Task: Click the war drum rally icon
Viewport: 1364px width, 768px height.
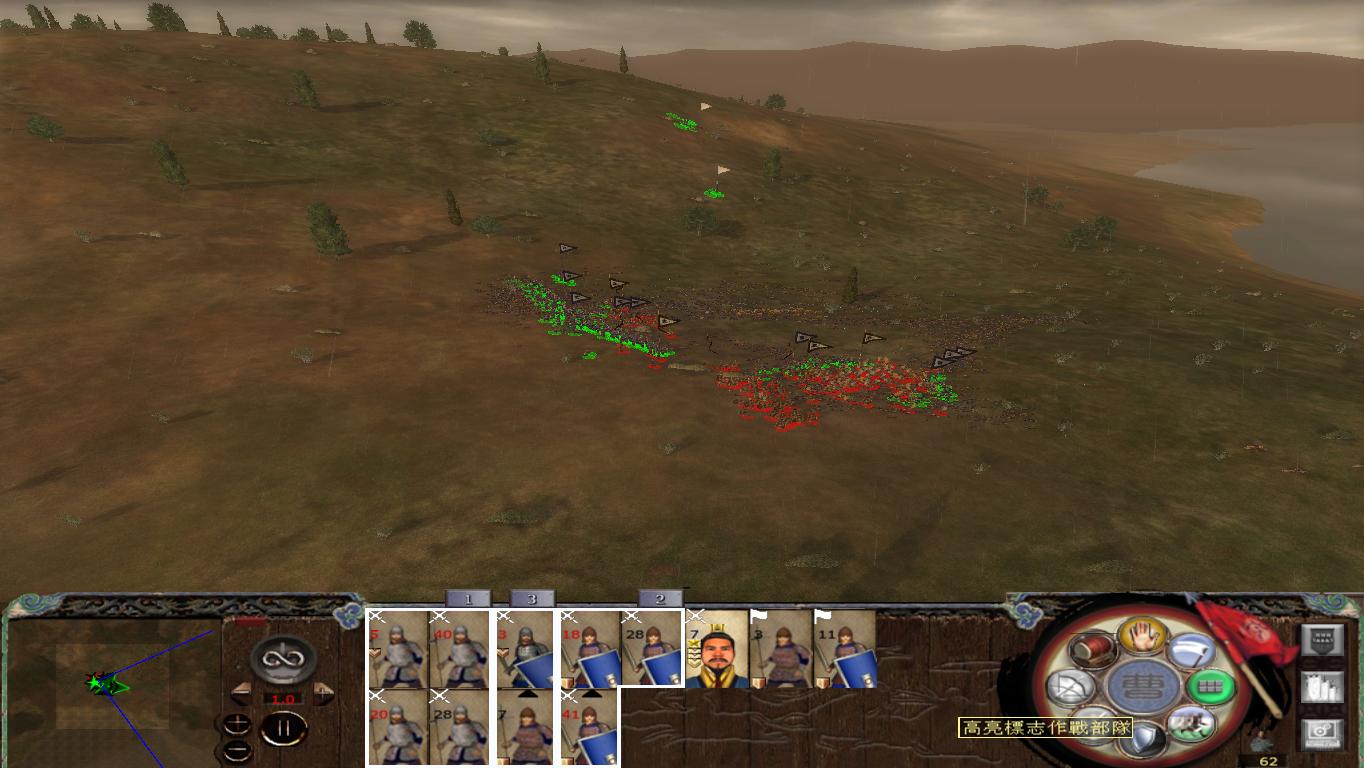Action: click(1093, 649)
